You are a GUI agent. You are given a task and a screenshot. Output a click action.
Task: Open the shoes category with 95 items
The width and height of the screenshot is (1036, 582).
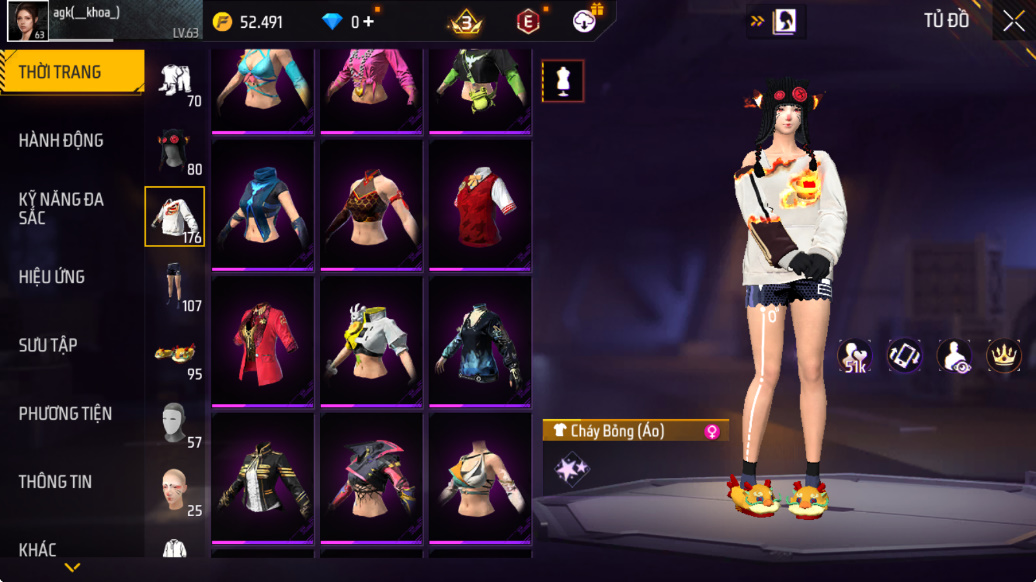pyautogui.click(x=176, y=356)
